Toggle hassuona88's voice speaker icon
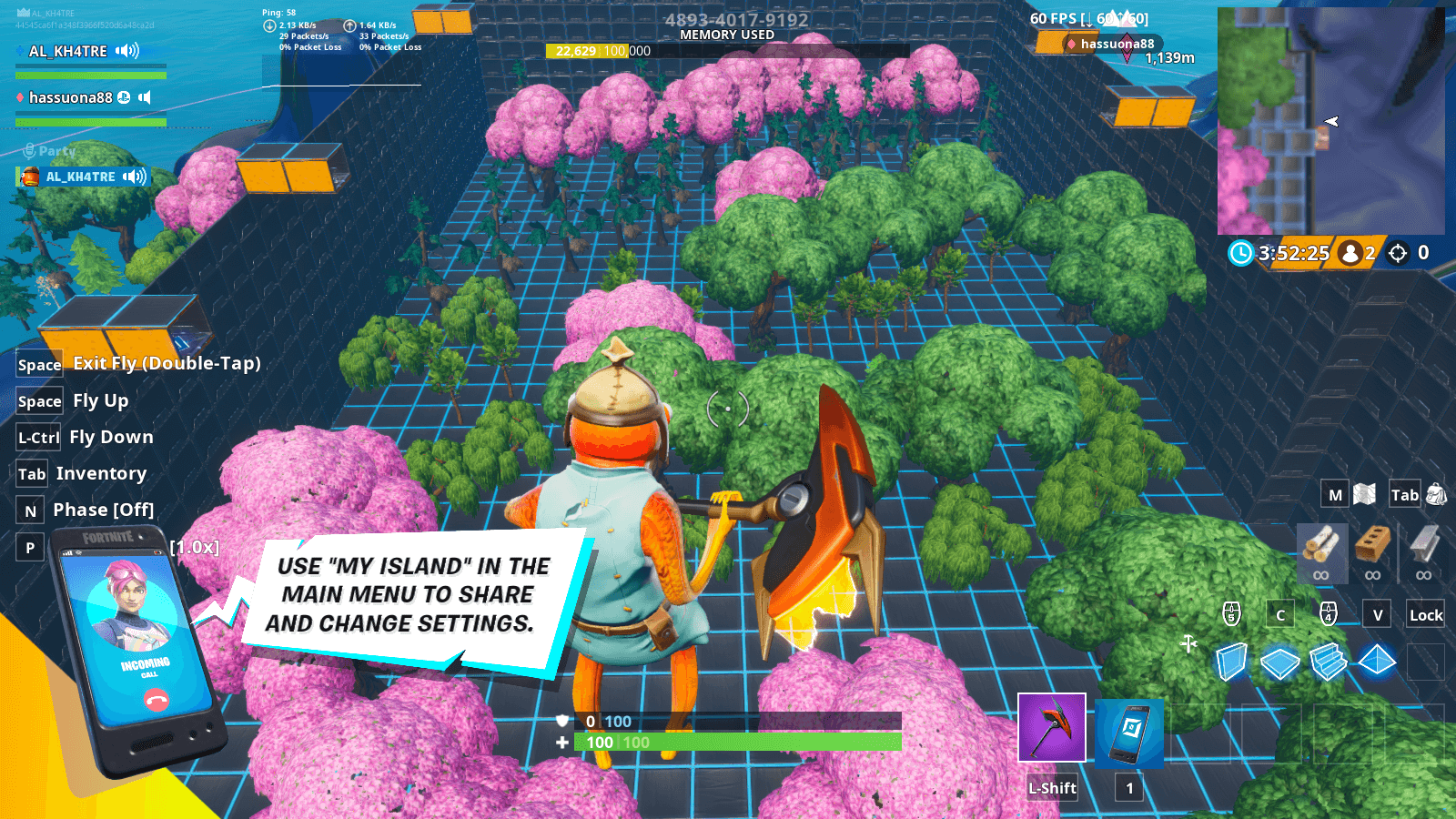1456x819 pixels. tap(145, 97)
